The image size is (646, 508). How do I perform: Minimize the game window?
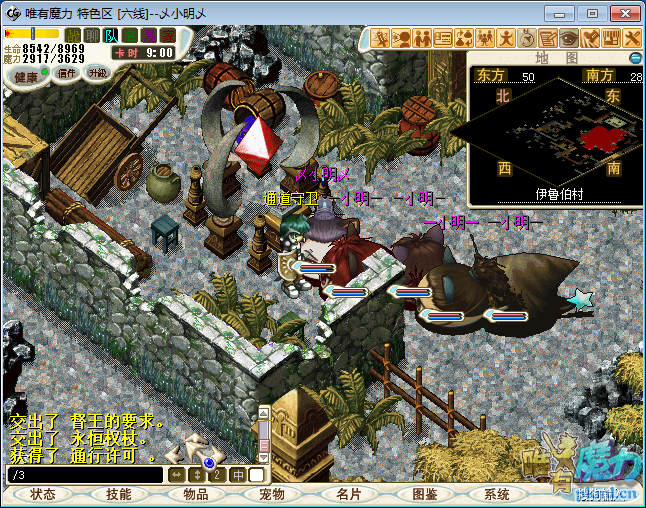pos(567,13)
